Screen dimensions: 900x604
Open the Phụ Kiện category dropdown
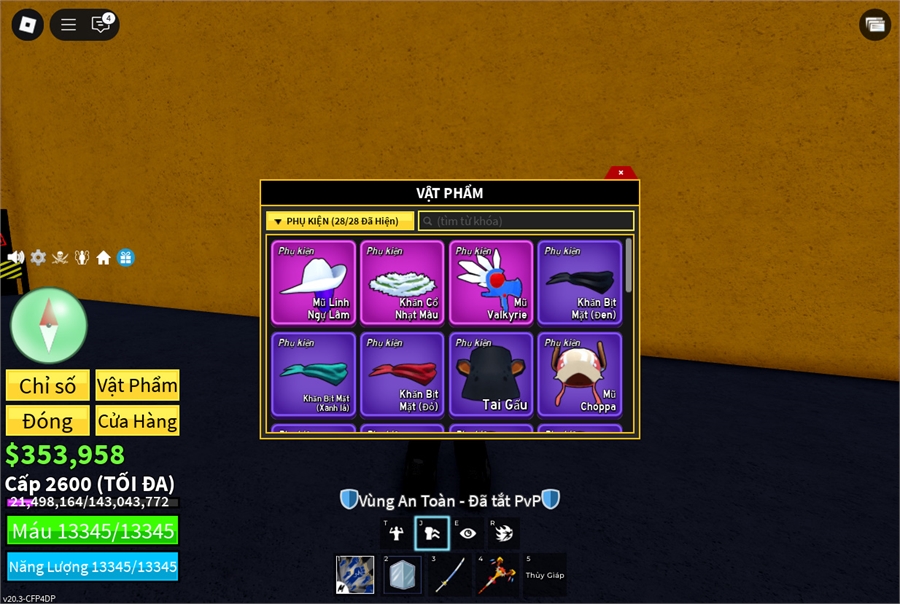[340, 221]
